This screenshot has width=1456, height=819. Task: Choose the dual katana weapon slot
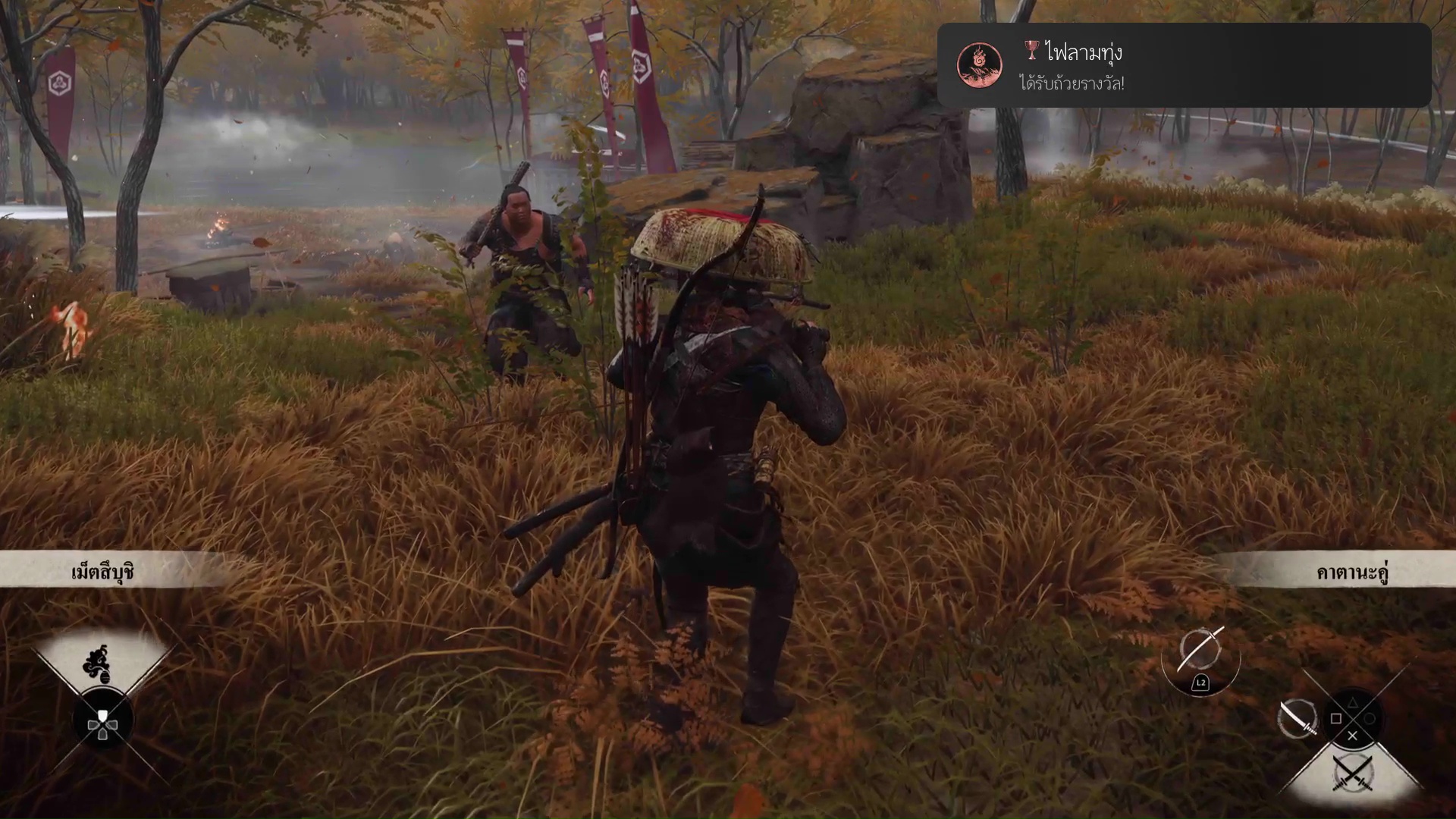pos(1353,774)
